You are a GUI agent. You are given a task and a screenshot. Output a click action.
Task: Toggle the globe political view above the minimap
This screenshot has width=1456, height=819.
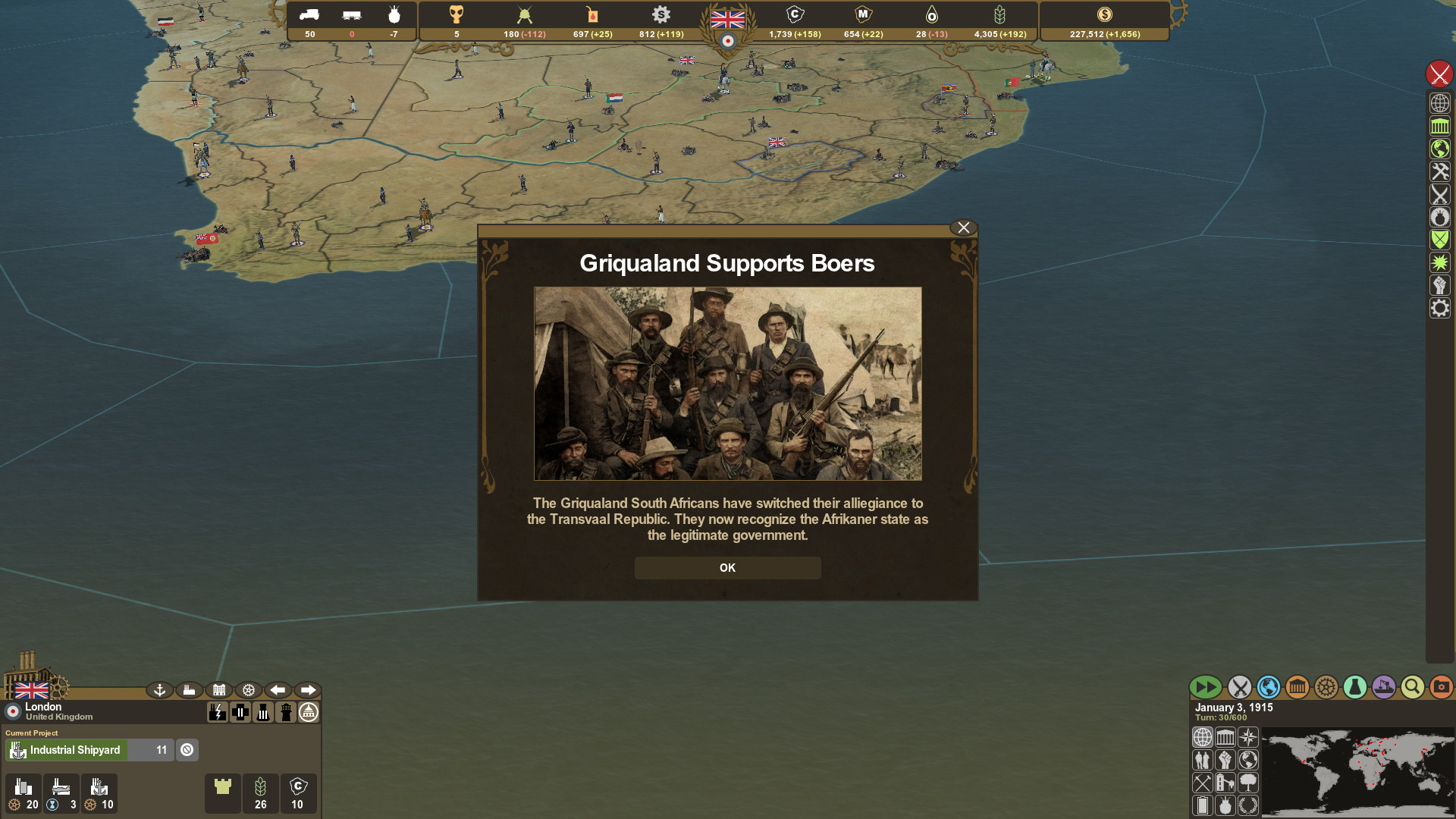1204,737
